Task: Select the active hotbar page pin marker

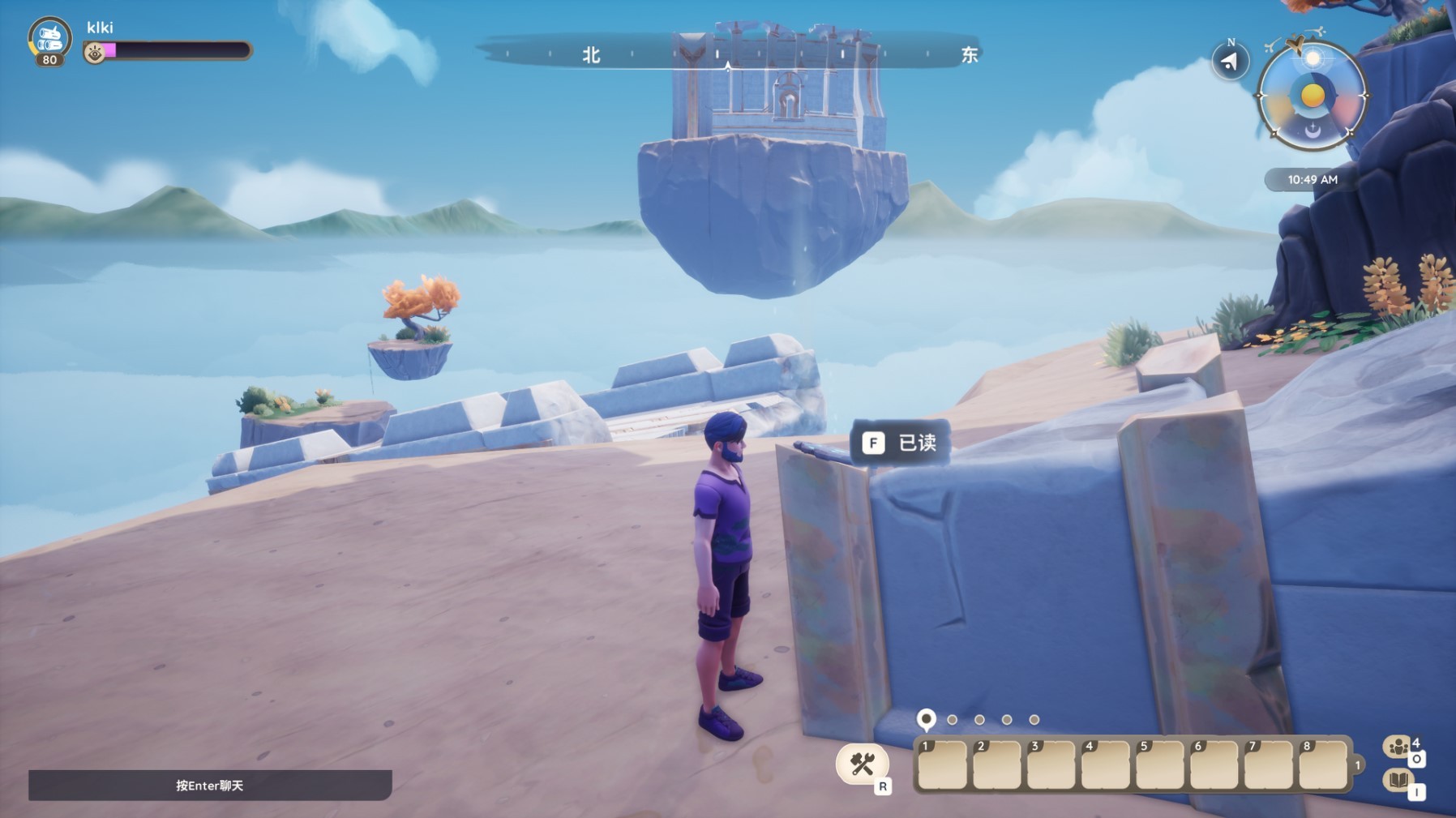Action: pyautogui.click(x=926, y=718)
